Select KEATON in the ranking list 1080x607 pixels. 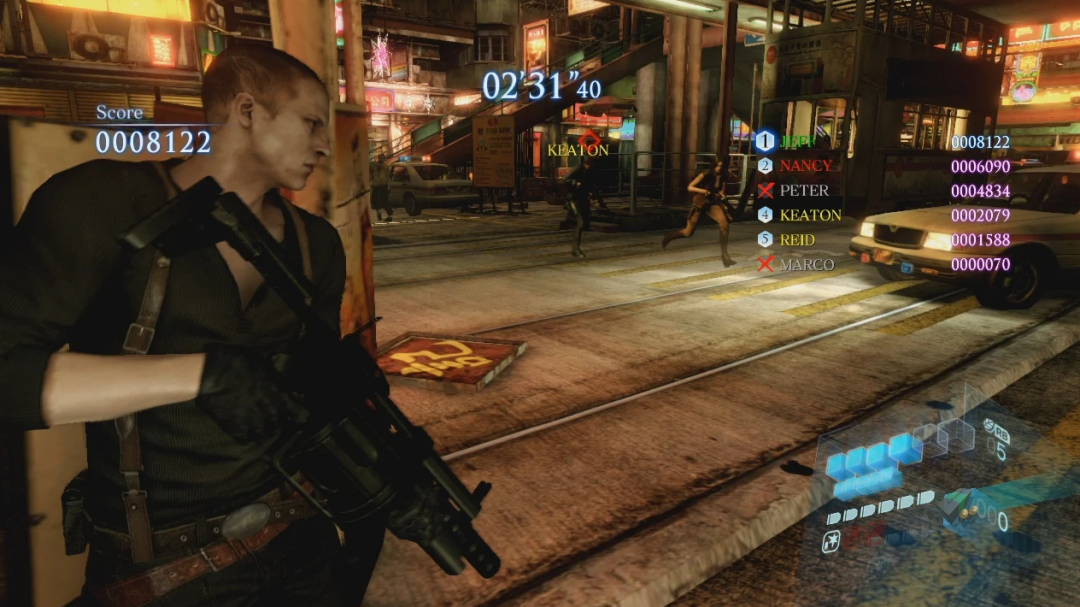[810, 215]
